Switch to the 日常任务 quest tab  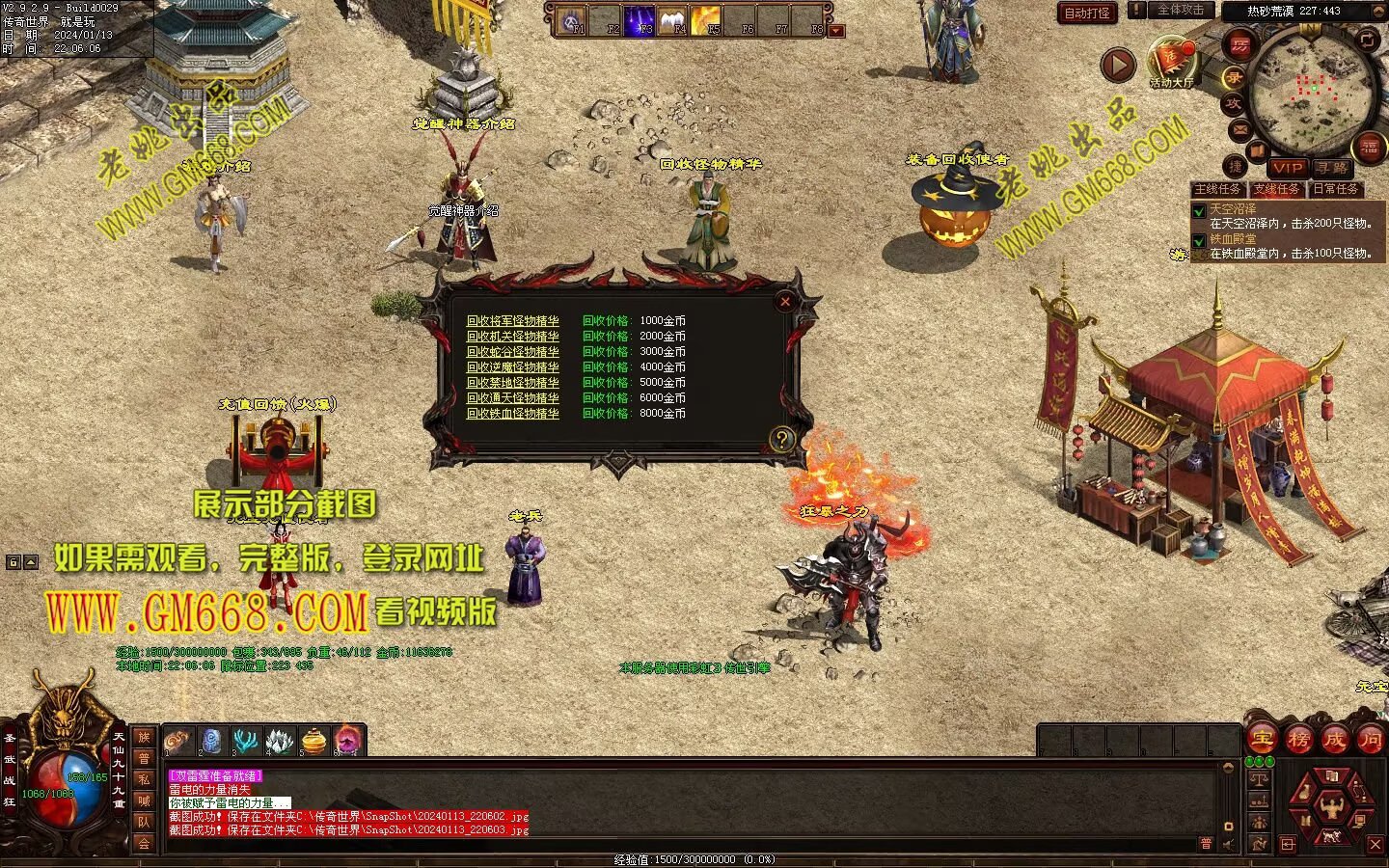(x=1335, y=189)
